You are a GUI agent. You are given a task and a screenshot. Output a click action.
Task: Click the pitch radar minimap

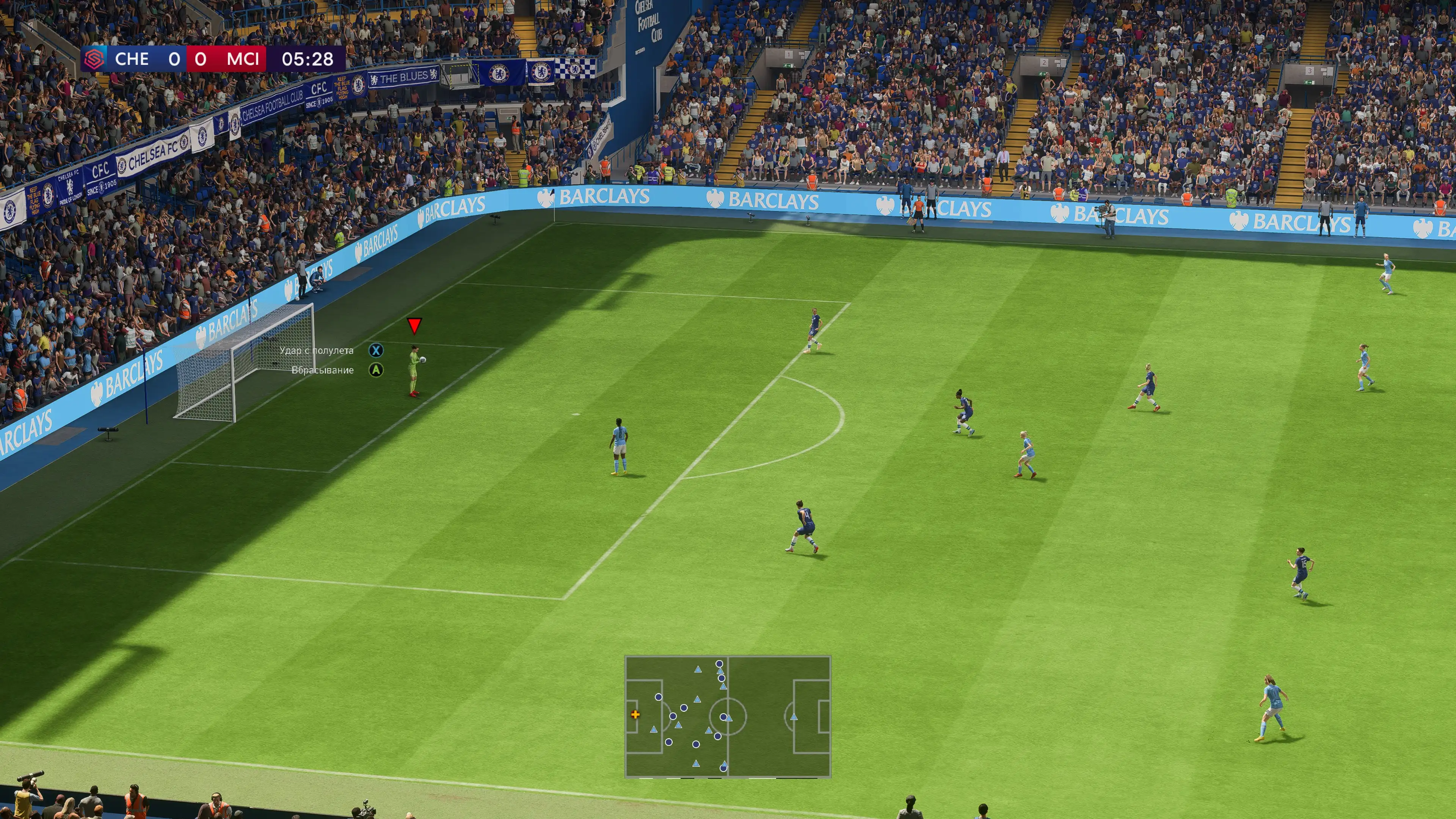(x=728, y=716)
